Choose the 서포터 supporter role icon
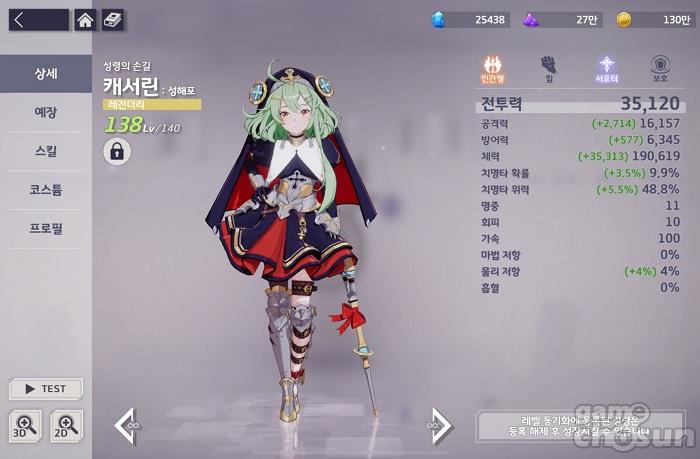Image resolution: width=700 pixels, height=459 pixels. coord(605,68)
